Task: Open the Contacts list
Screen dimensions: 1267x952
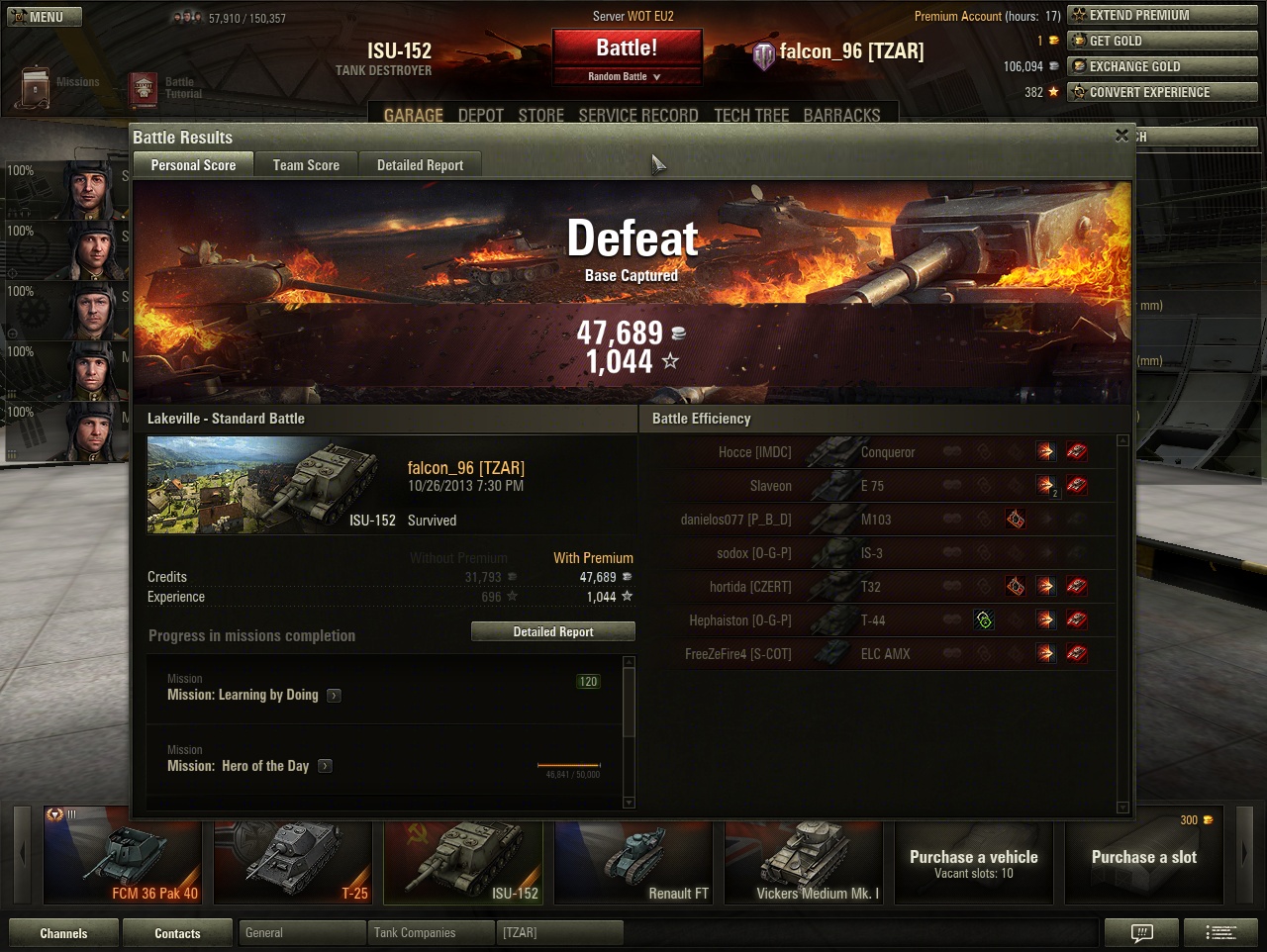Action: click(177, 933)
